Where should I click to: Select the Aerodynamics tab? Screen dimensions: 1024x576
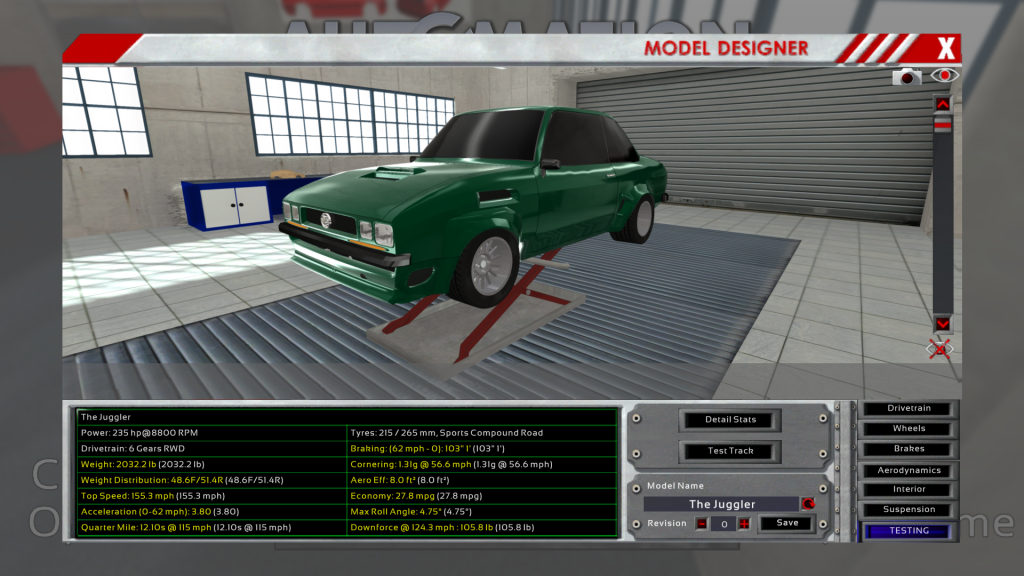point(909,470)
